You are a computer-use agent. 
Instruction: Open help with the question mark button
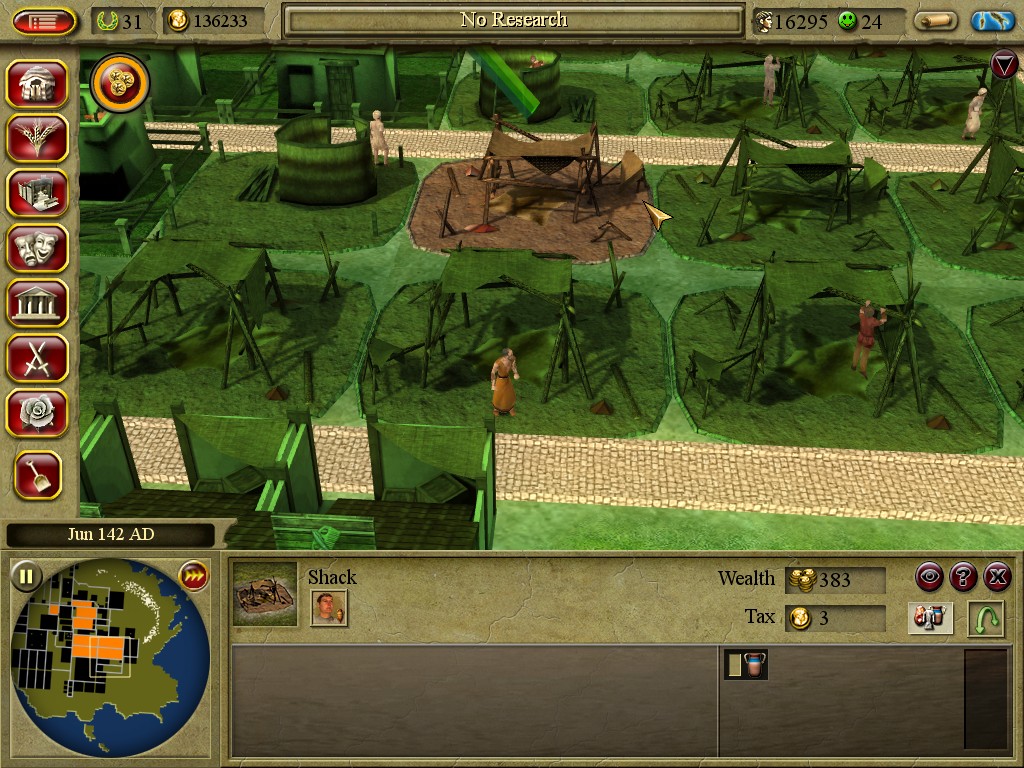click(963, 576)
